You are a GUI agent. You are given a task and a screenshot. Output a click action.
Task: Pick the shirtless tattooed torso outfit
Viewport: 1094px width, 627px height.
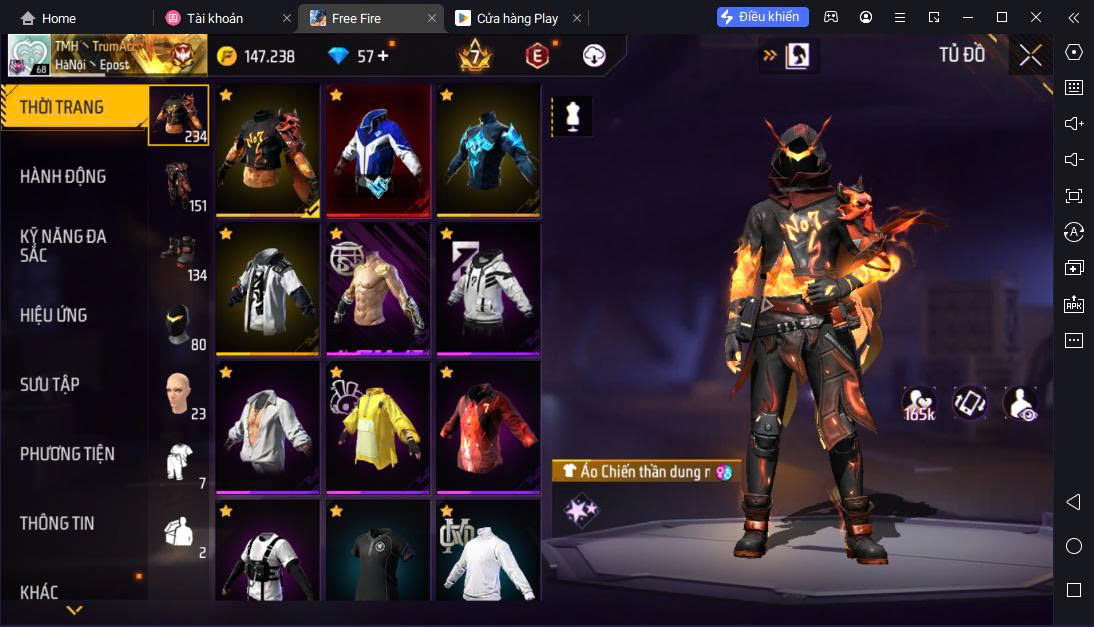tap(377, 288)
